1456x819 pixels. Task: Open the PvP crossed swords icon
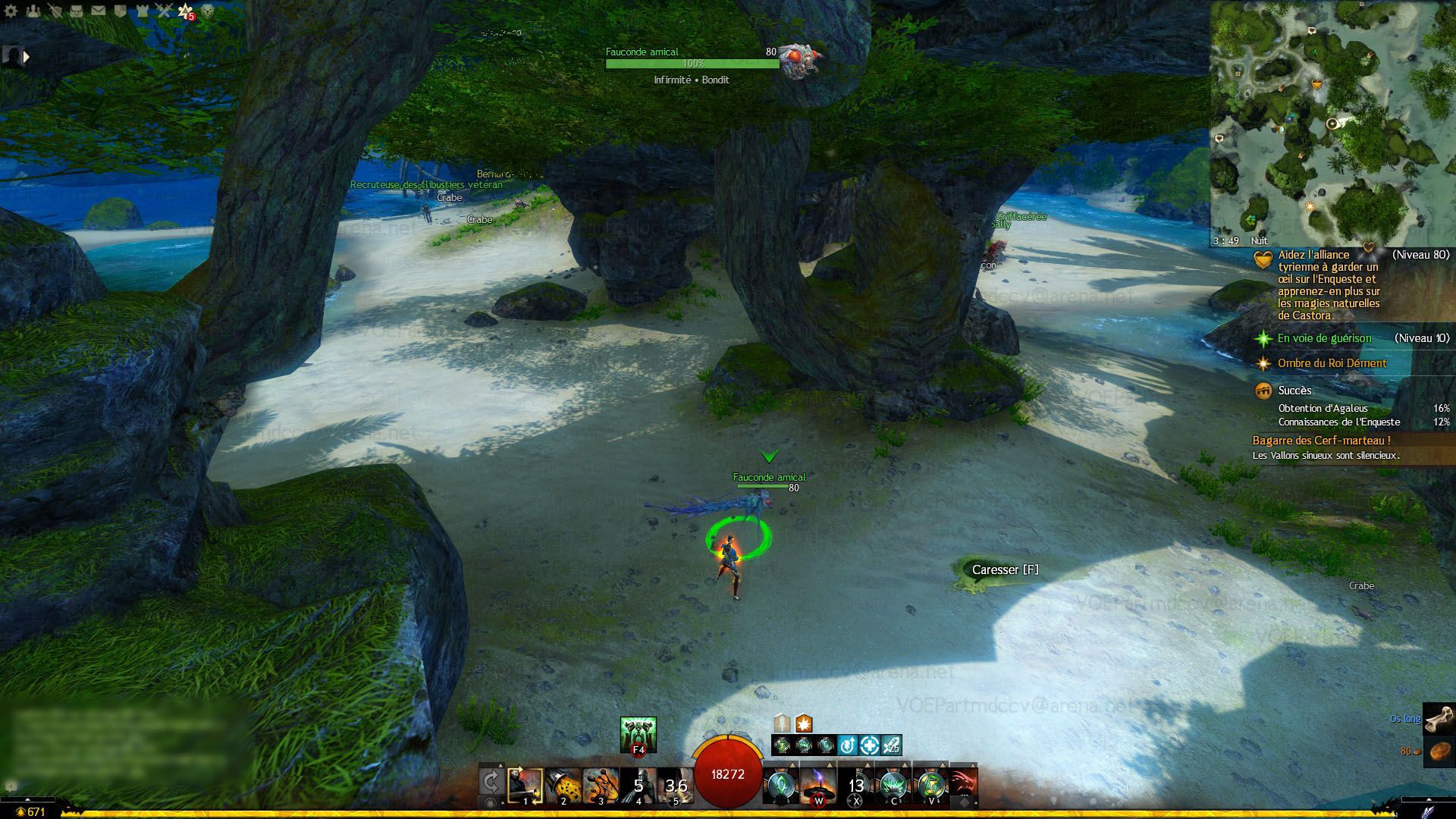164,11
